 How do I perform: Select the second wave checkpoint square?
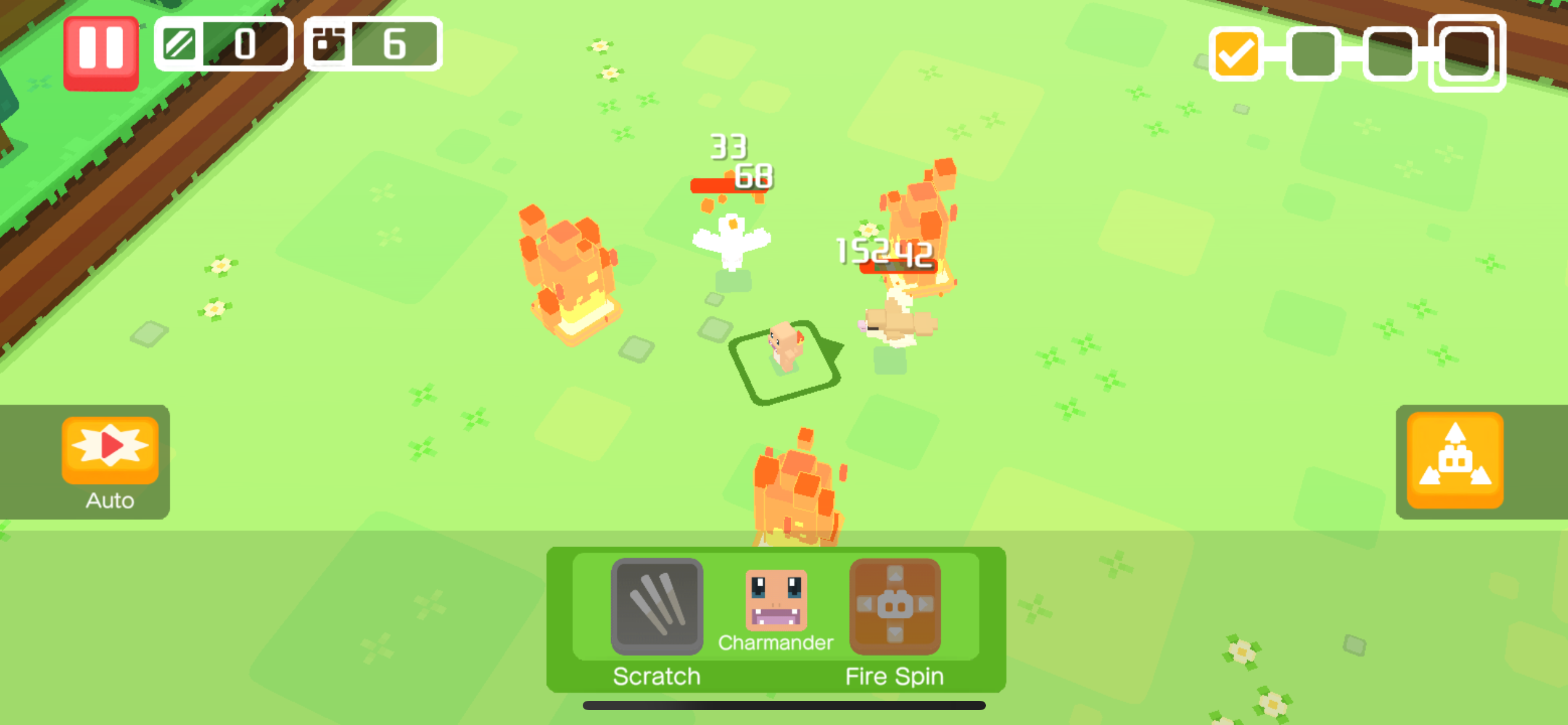click(1313, 54)
